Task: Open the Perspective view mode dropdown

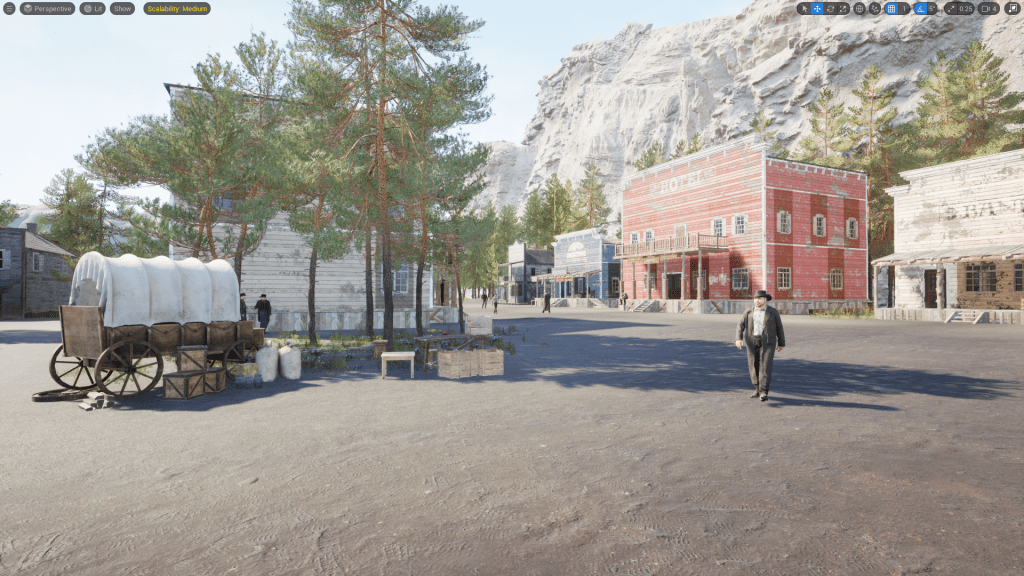Action: click(47, 8)
